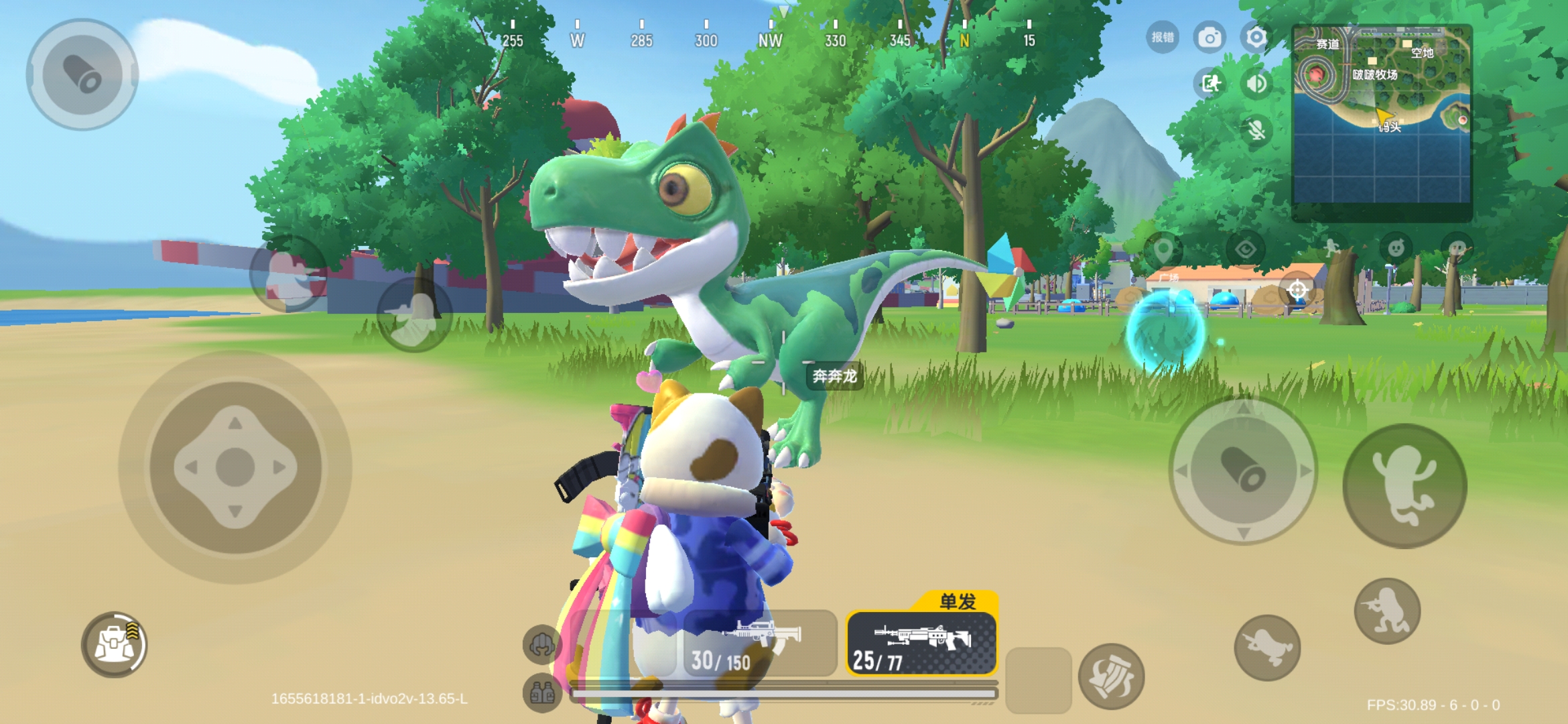Toggle the speaker voice output
Viewport: 1568px width, 724px height.
coord(1256,84)
